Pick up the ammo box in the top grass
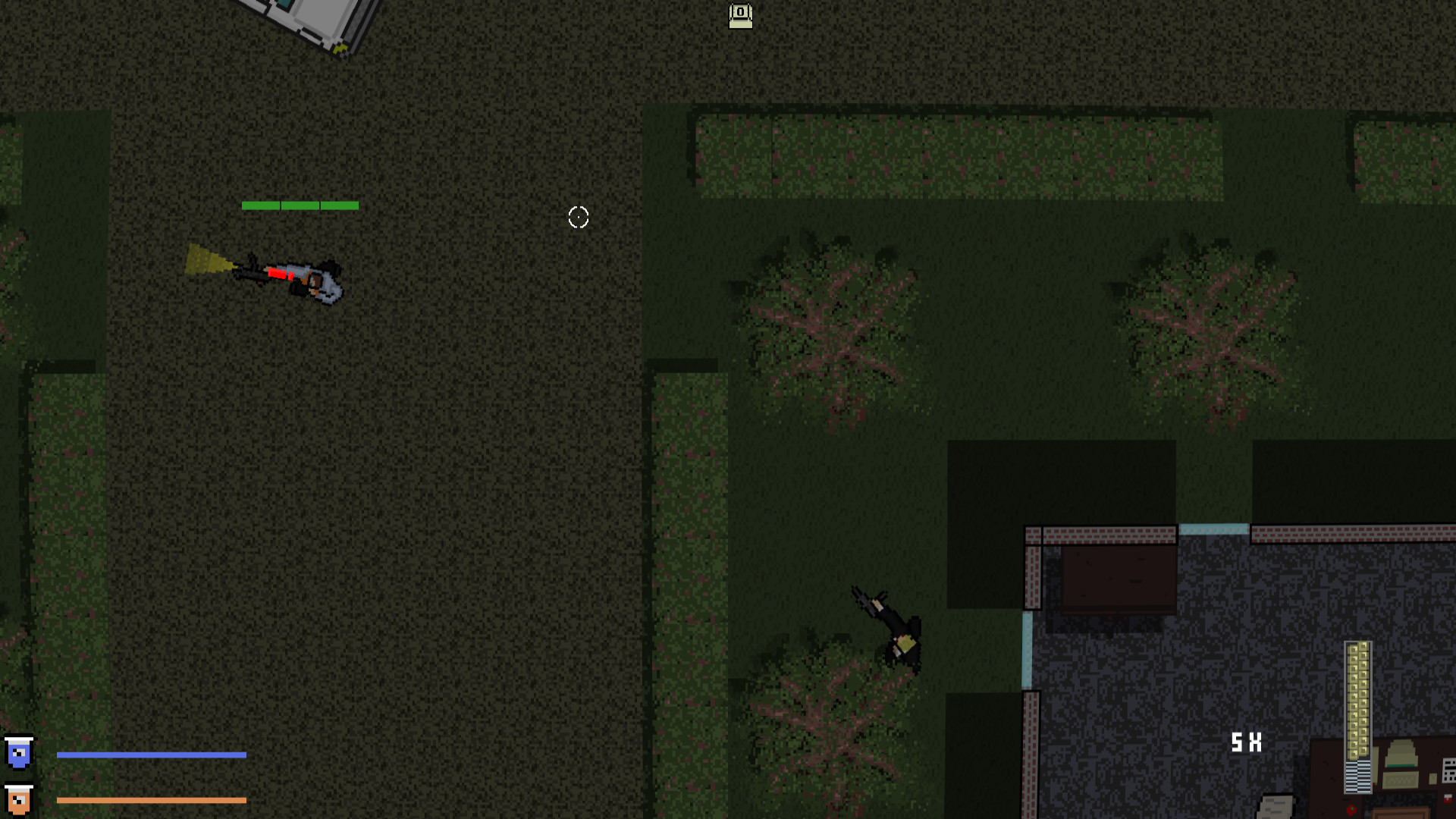This screenshot has height=819, width=1456. [739, 16]
